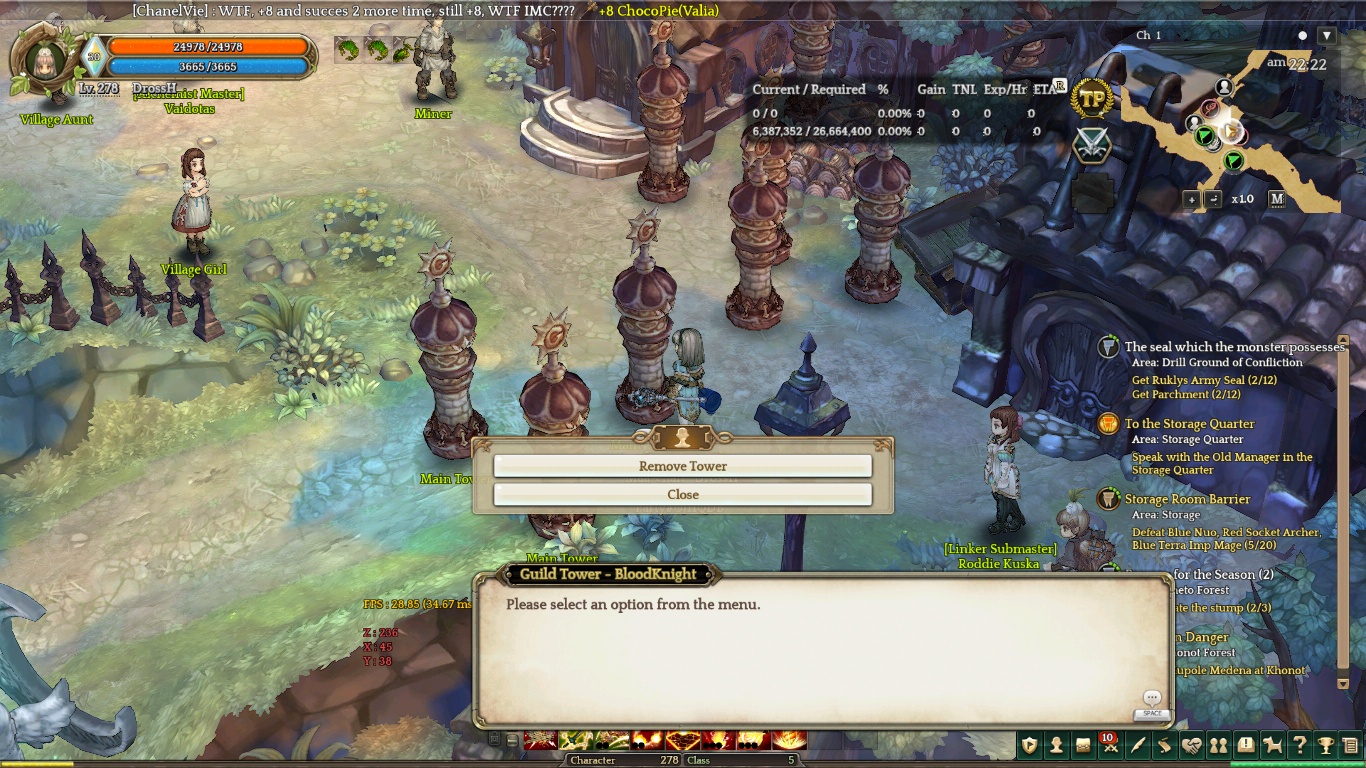This screenshot has height=768, width=1366.
Task: Open the character silhouette info icon
Action: click(1056, 745)
